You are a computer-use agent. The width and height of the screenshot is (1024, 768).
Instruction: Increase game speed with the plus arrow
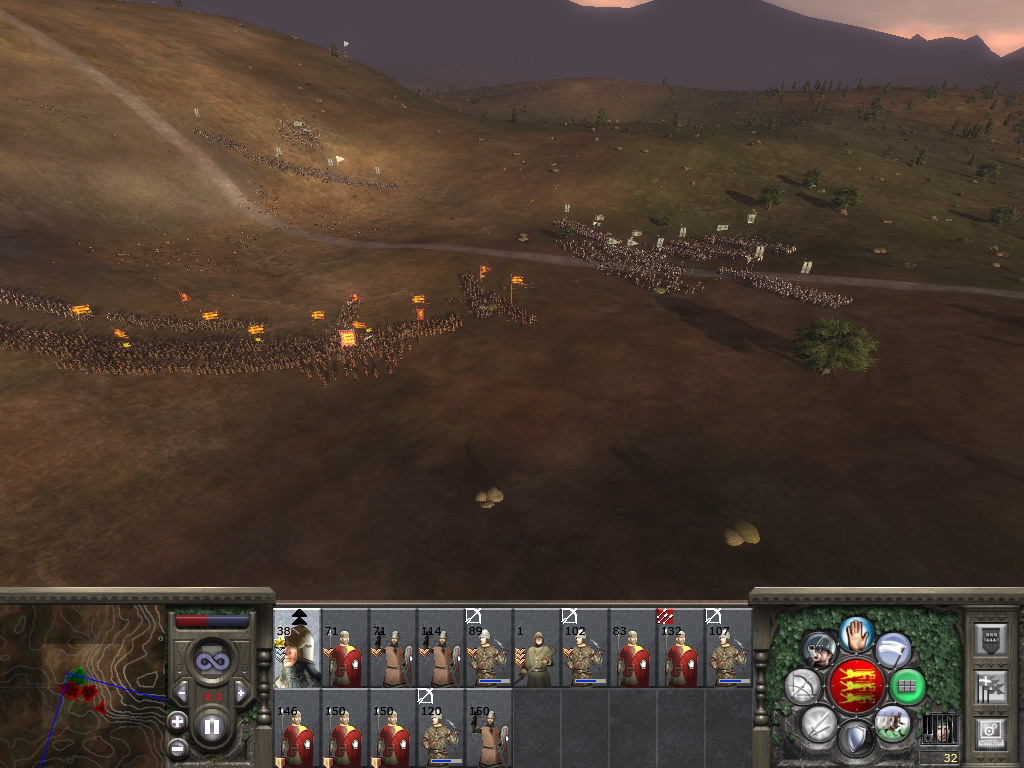point(240,693)
